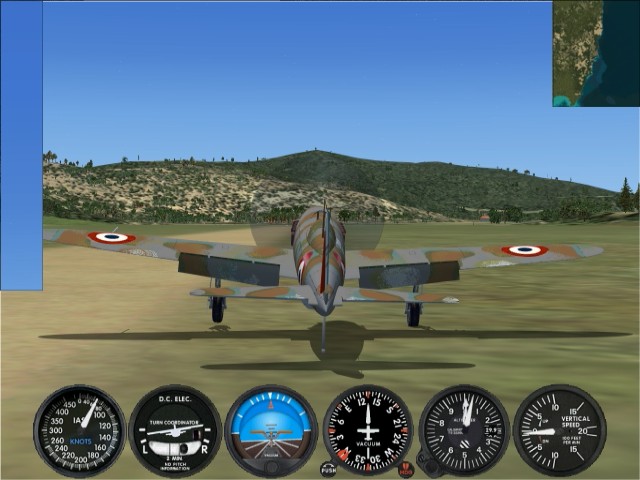Click the vertical speed indicator
This screenshot has height=480, width=640.
[559, 430]
